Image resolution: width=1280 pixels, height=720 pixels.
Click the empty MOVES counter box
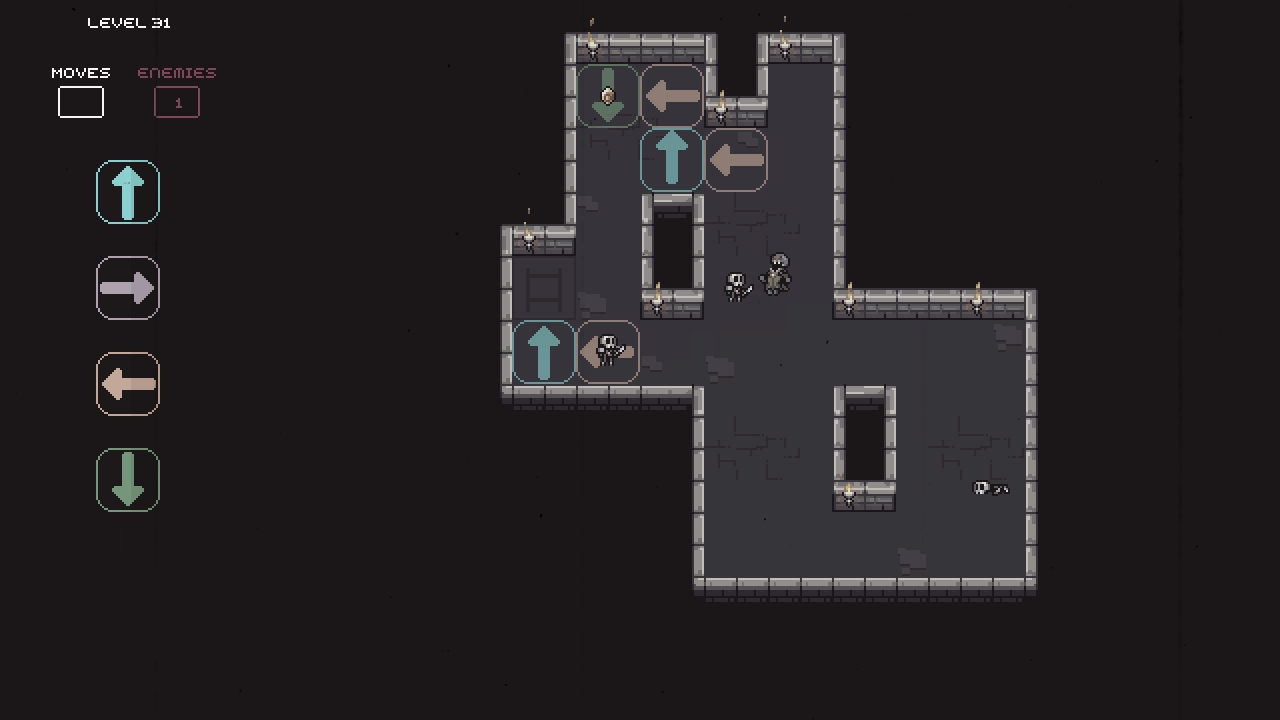[80, 101]
